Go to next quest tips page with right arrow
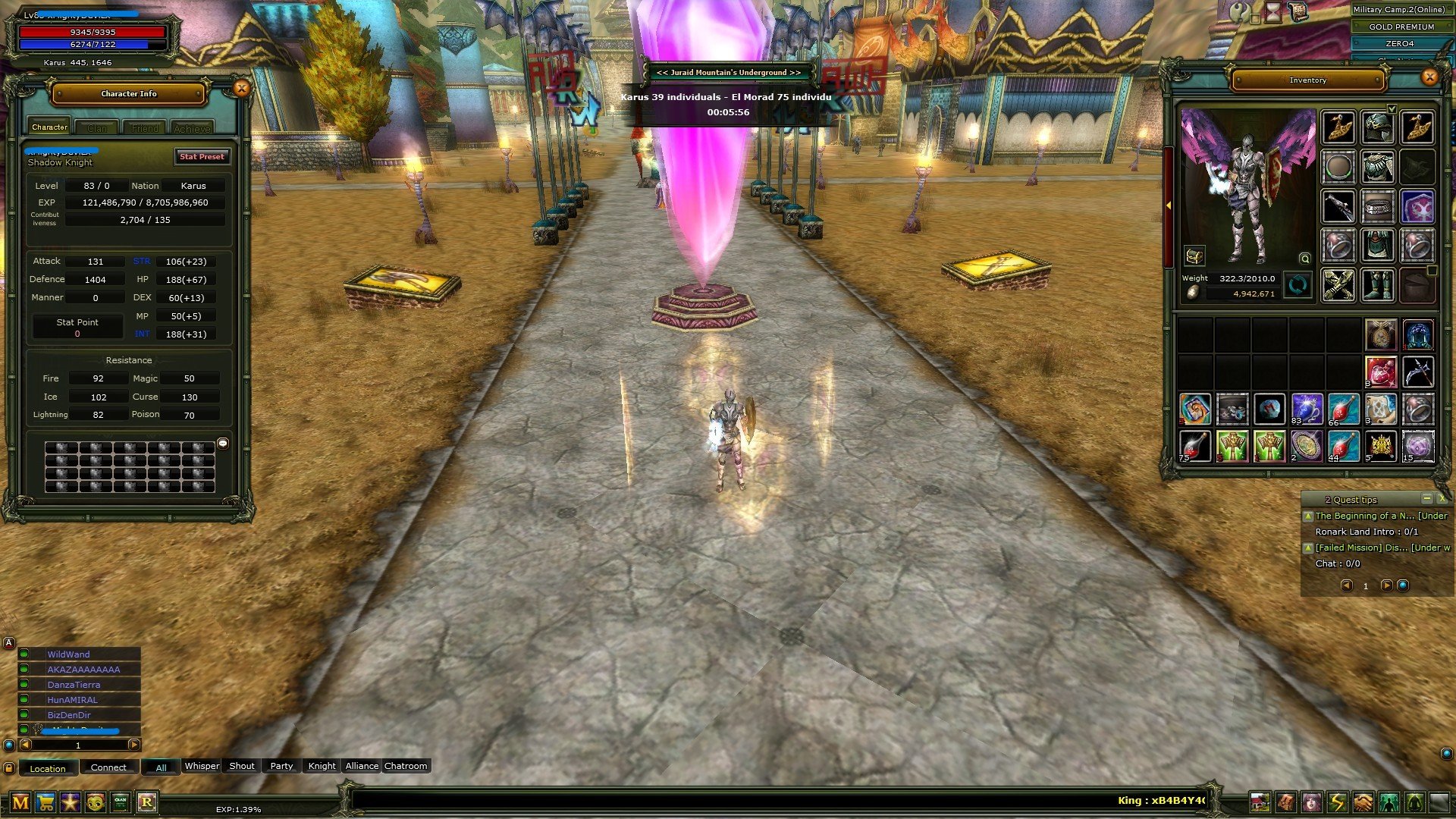 pos(1387,585)
